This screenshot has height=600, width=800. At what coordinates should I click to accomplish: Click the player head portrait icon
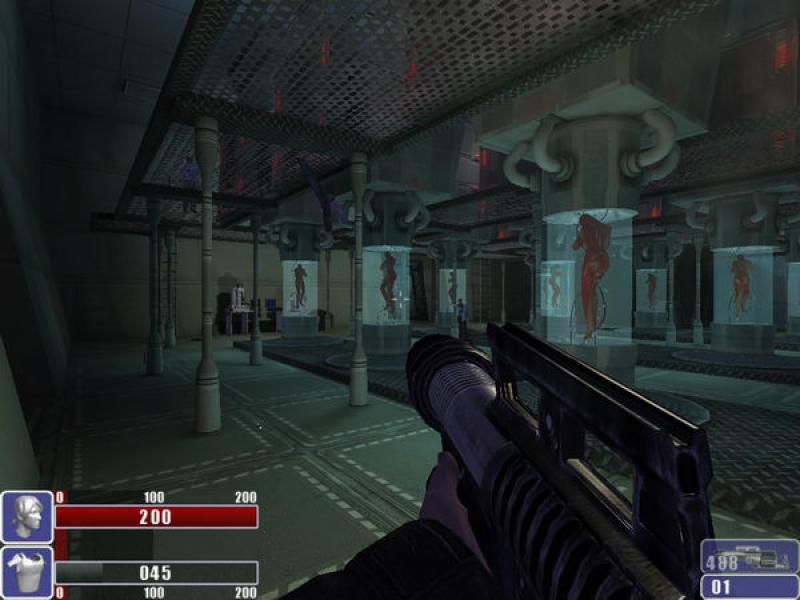point(27,517)
